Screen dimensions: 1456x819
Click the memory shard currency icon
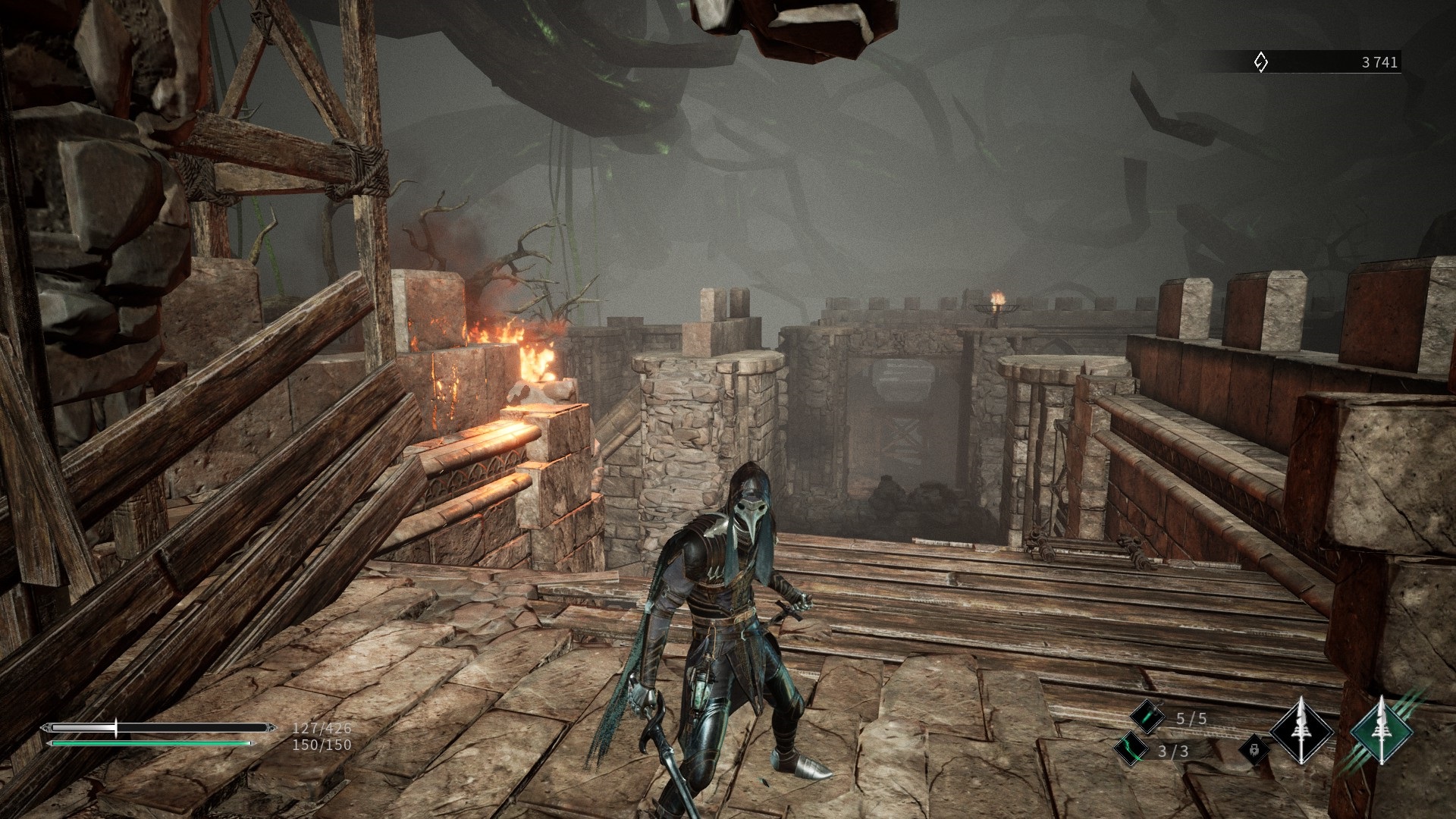click(1260, 62)
